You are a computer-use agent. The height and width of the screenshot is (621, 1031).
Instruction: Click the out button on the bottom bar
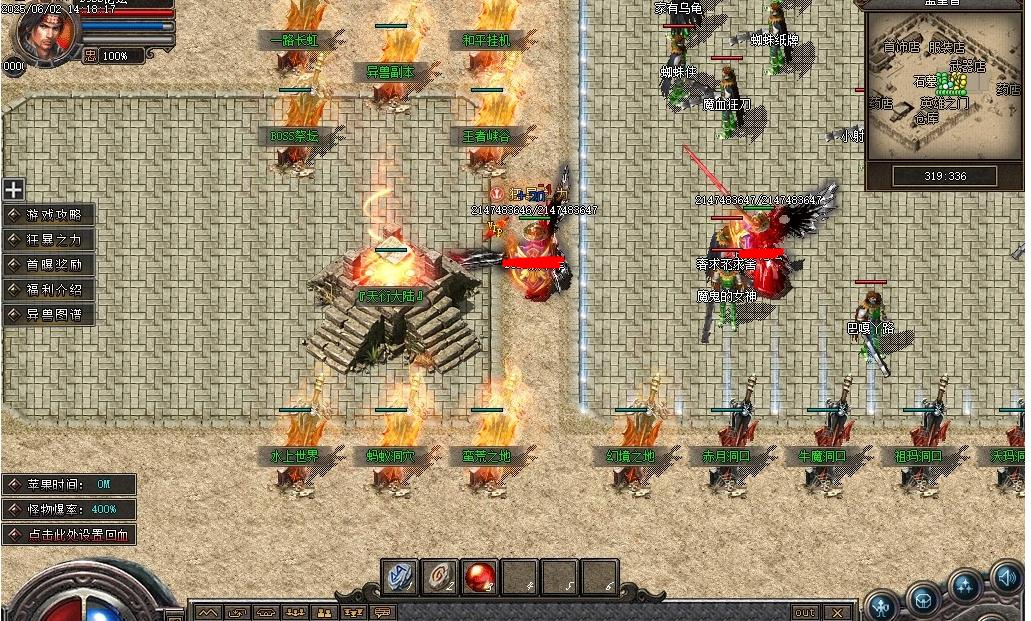pos(804,612)
